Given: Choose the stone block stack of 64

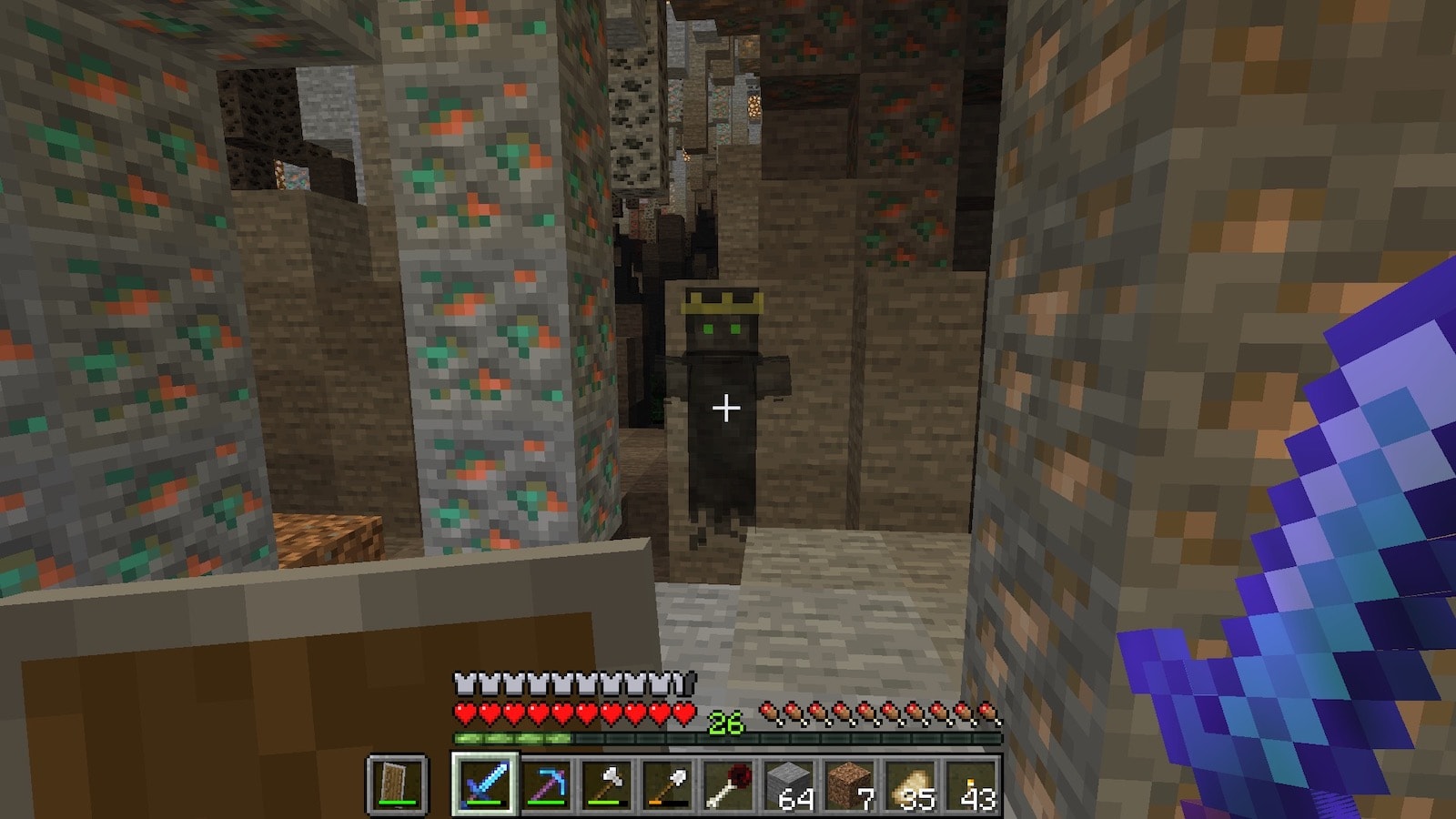Looking at the screenshot, I should click(x=790, y=784).
